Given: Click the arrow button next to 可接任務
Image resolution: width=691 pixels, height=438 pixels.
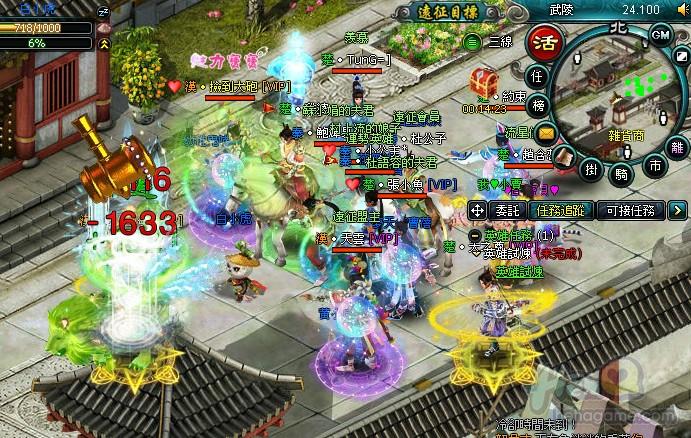Looking at the screenshot, I should [x=678, y=210].
